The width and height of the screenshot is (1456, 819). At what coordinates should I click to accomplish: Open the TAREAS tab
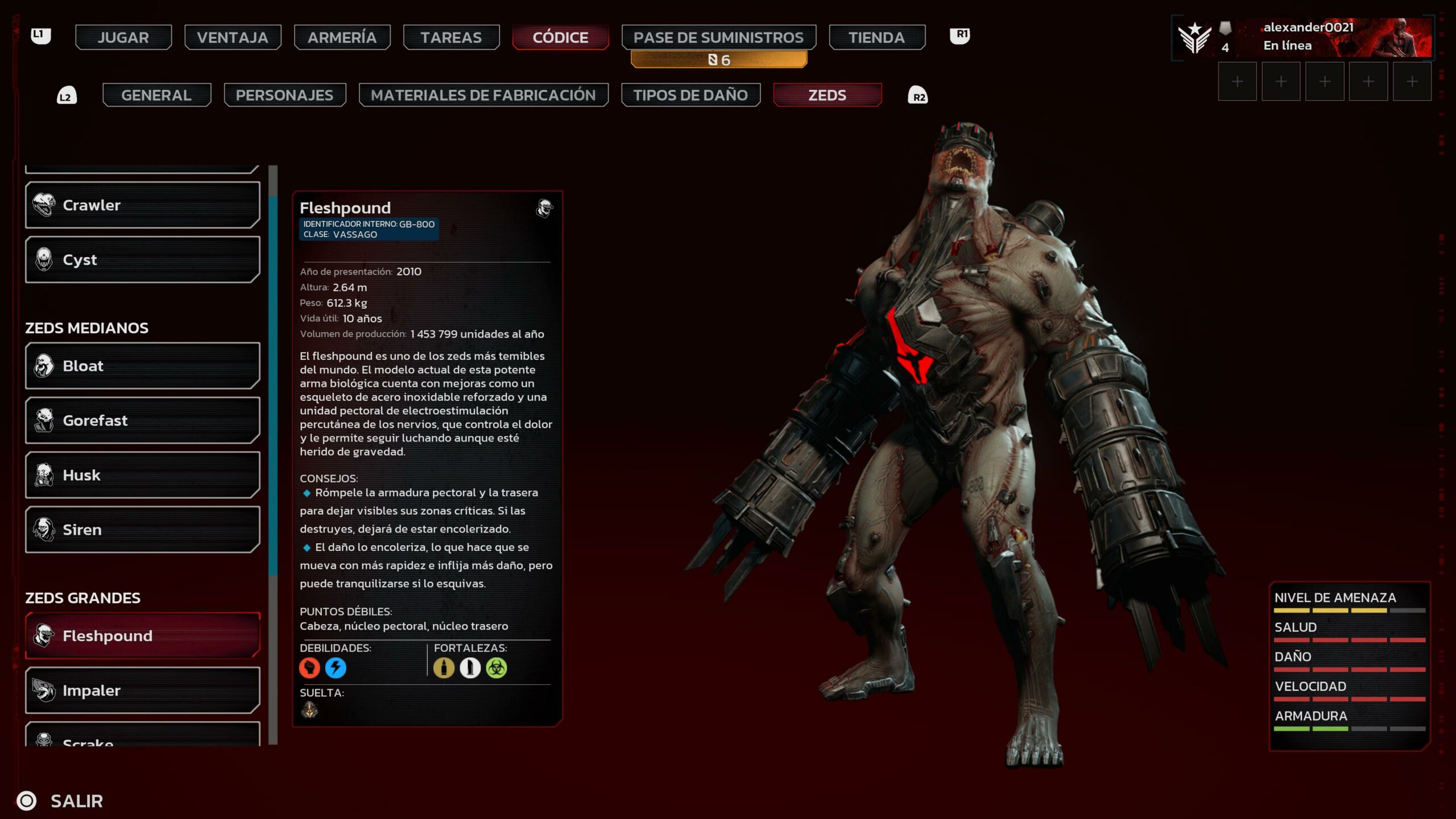click(451, 38)
